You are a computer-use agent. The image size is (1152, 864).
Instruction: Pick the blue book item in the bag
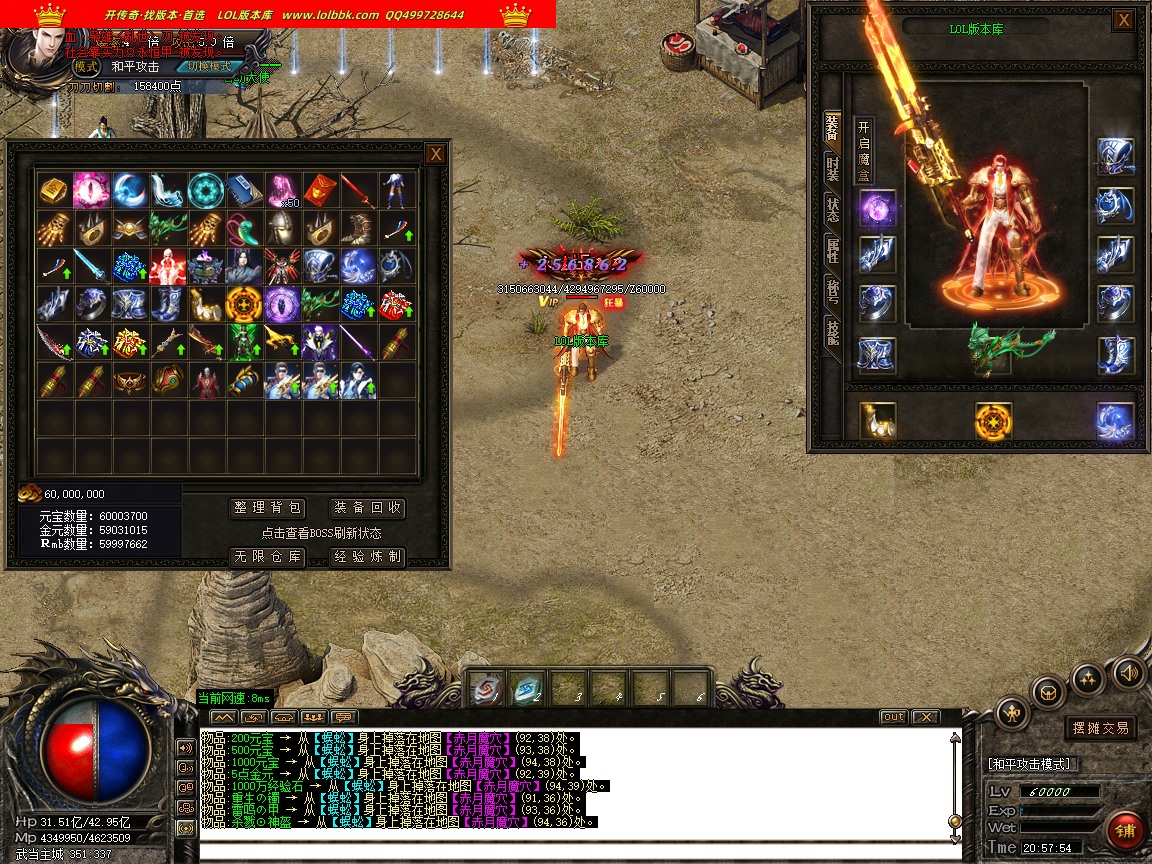pos(242,189)
